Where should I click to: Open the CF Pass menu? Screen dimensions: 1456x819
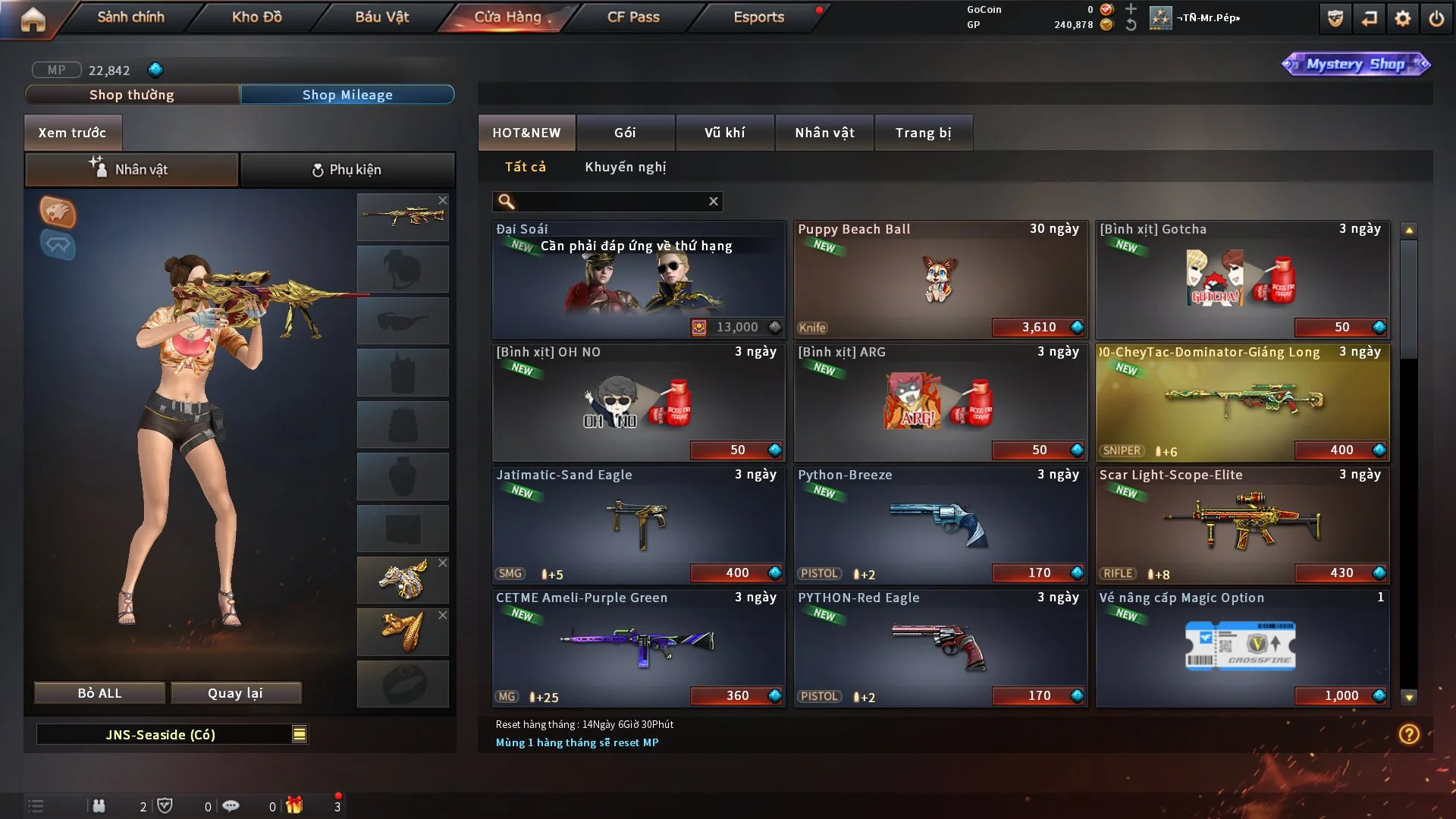click(633, 17)
